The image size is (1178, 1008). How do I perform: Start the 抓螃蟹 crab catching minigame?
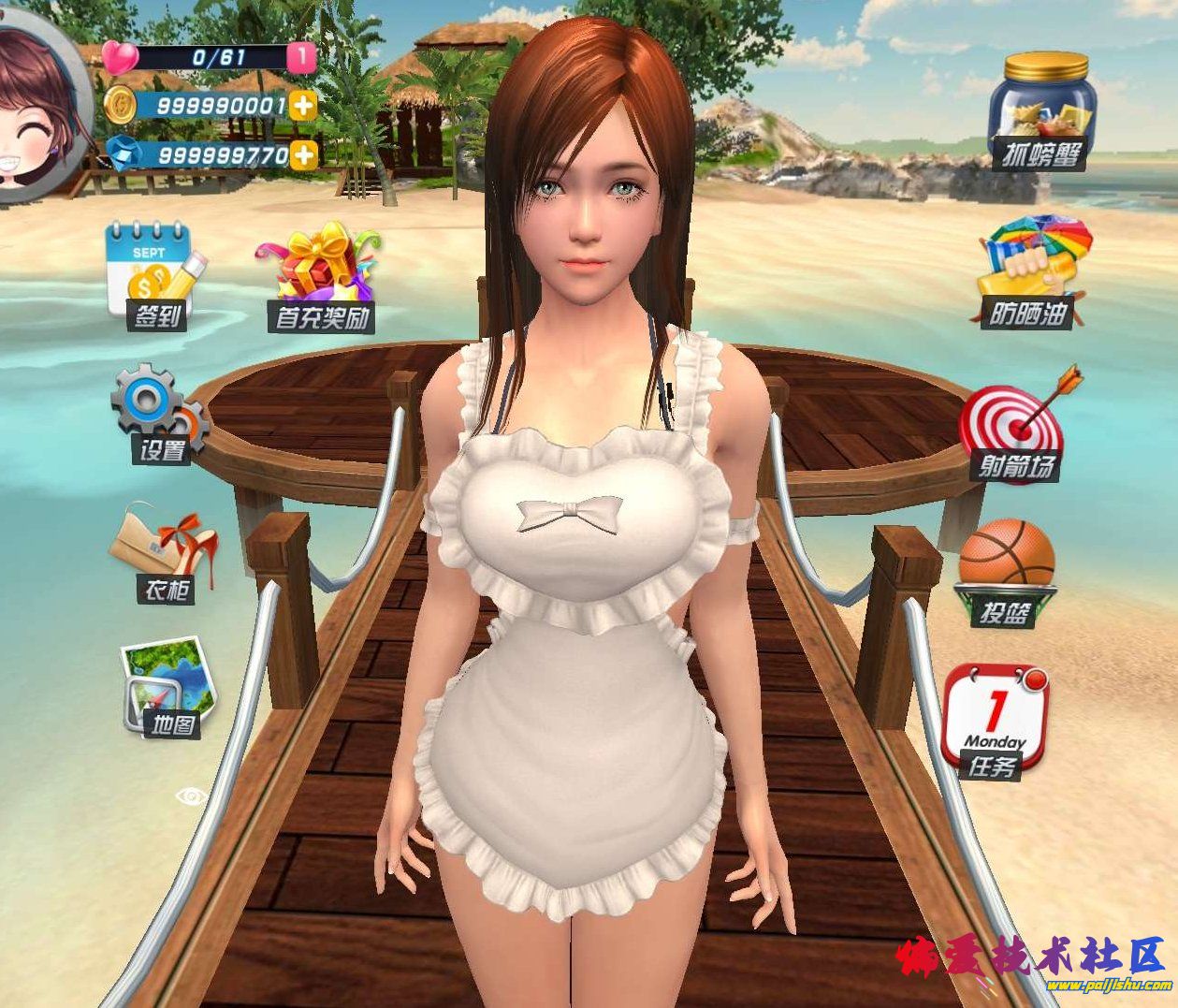point(1042,110)
